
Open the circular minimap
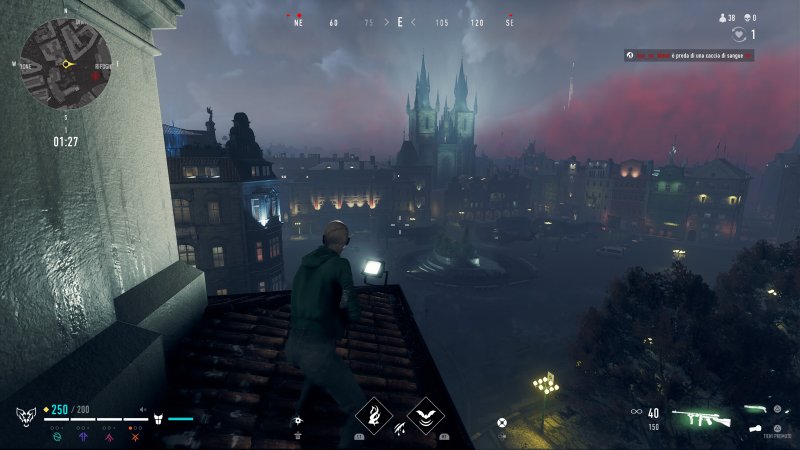click(66, 64)
